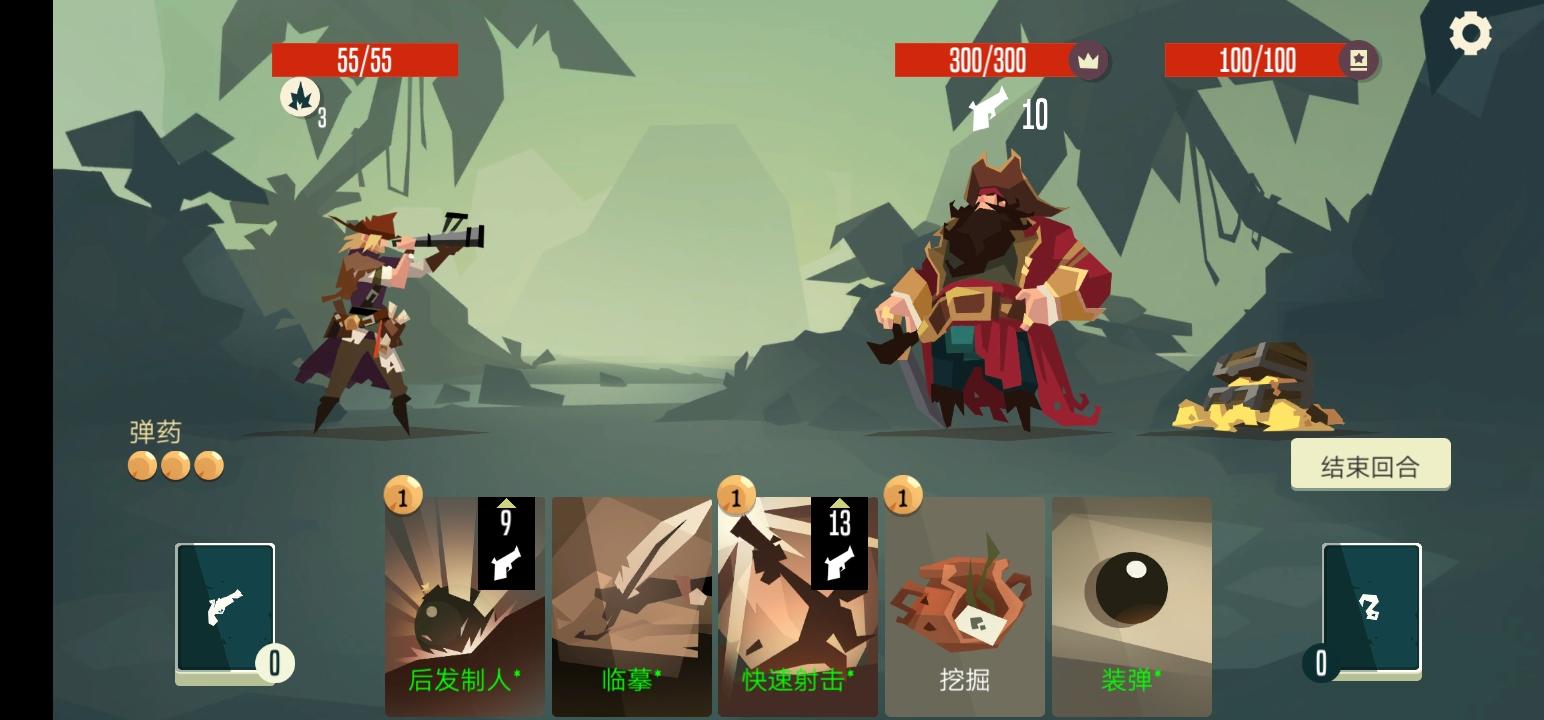Inspect the debuff icon under the hero's health bar
Viewport: 1544px width, 720px height.
[300, 97]
